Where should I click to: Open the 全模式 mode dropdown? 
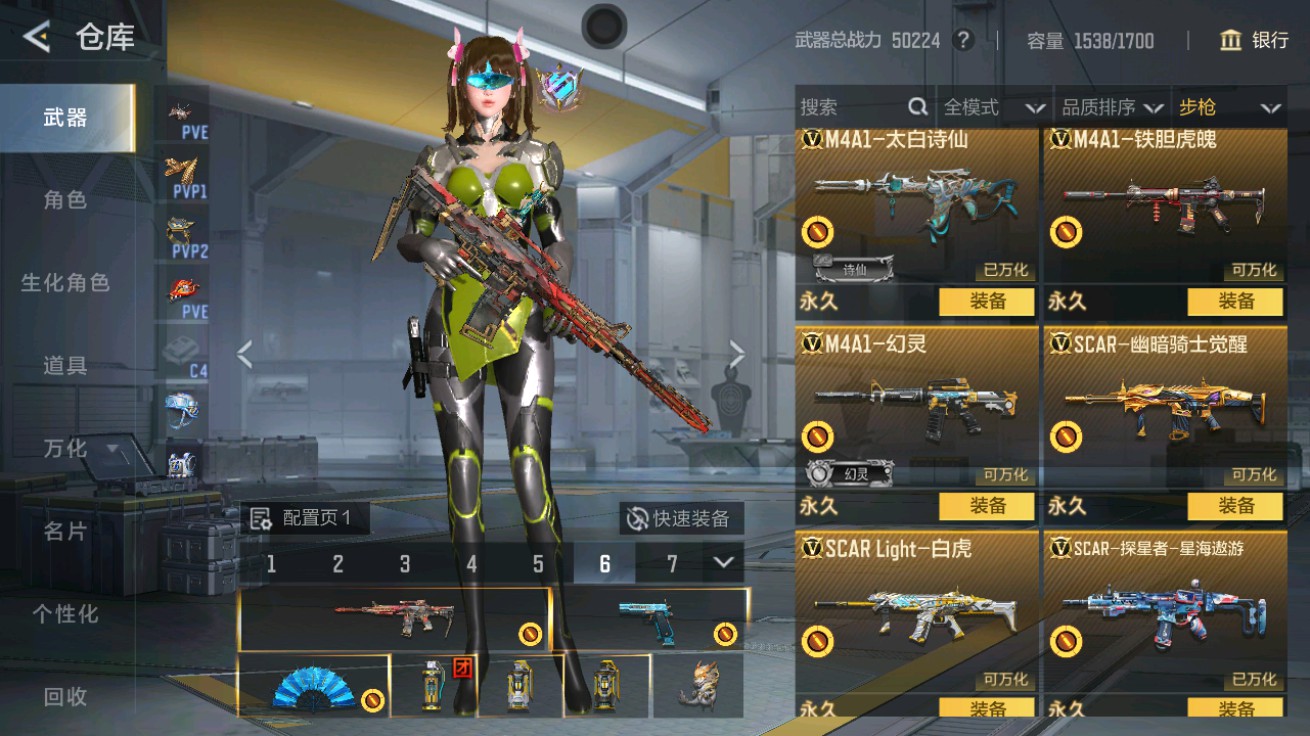coord(994,107)
